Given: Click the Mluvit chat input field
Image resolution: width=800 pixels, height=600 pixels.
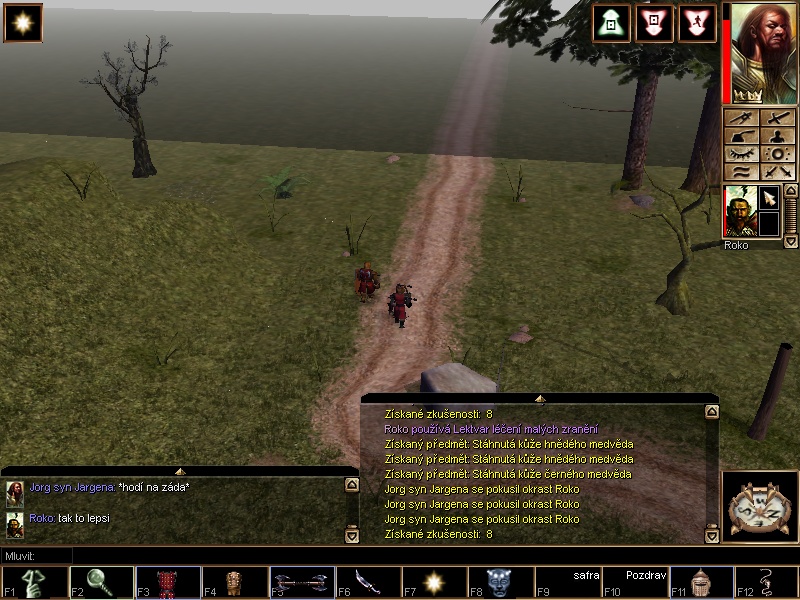Looking at the screenshot, I should (400, 555).
